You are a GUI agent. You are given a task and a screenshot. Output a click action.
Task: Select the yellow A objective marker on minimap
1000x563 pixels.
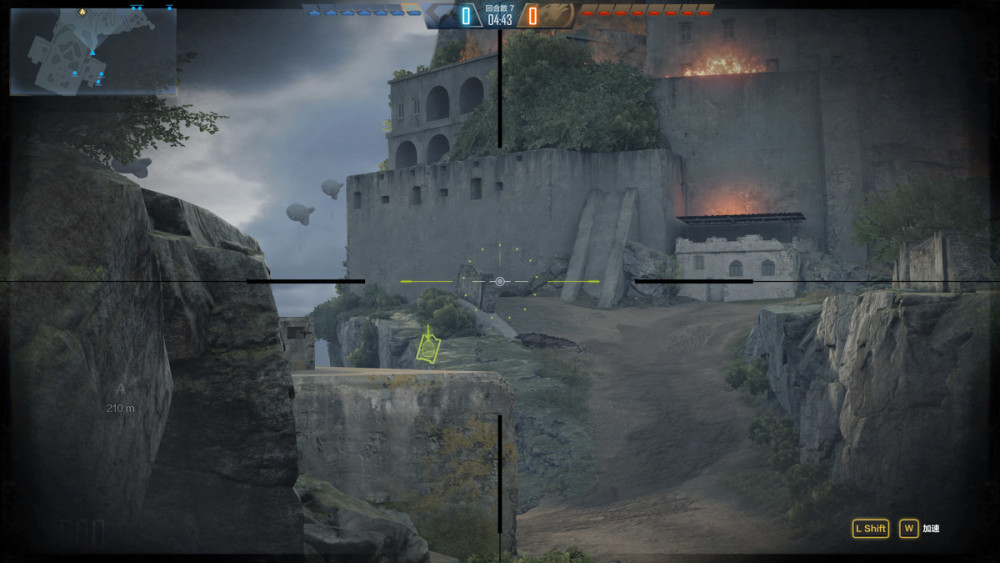point(82,12)
